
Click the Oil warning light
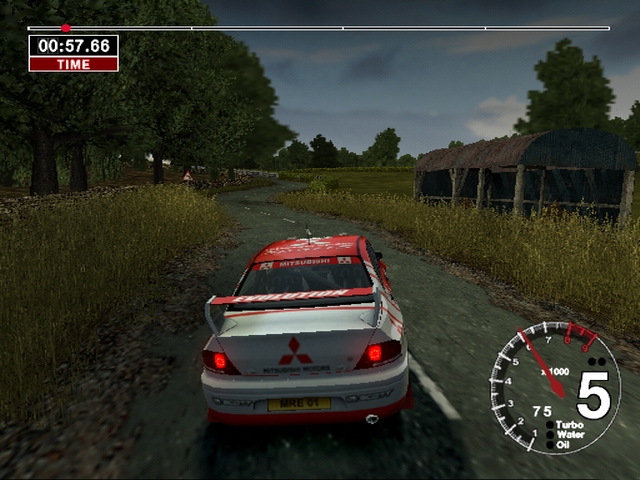click(x=550, y=442)
